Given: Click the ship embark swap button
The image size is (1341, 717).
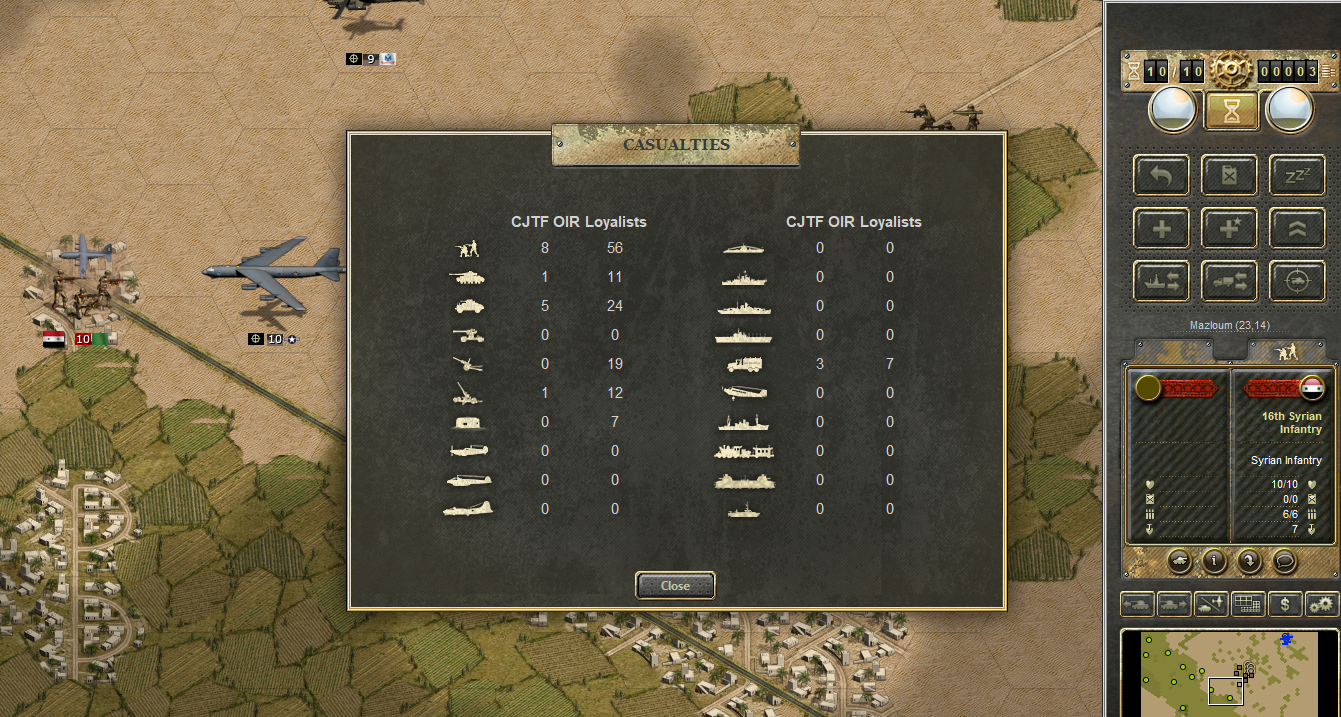Looking at the screenshot, I should pos(1161,281).
